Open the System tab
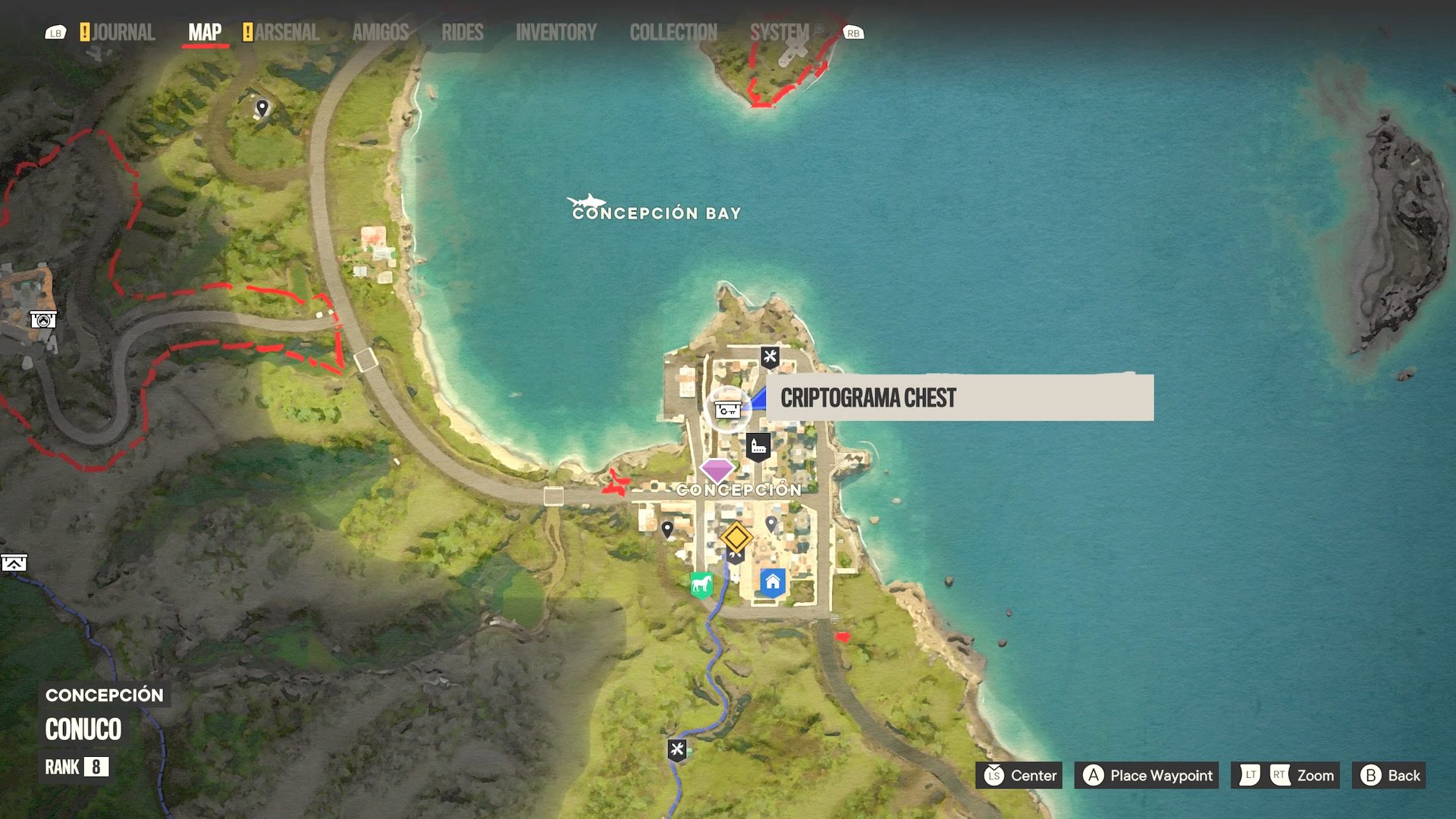1456x819 pixels. coord(779,33)
